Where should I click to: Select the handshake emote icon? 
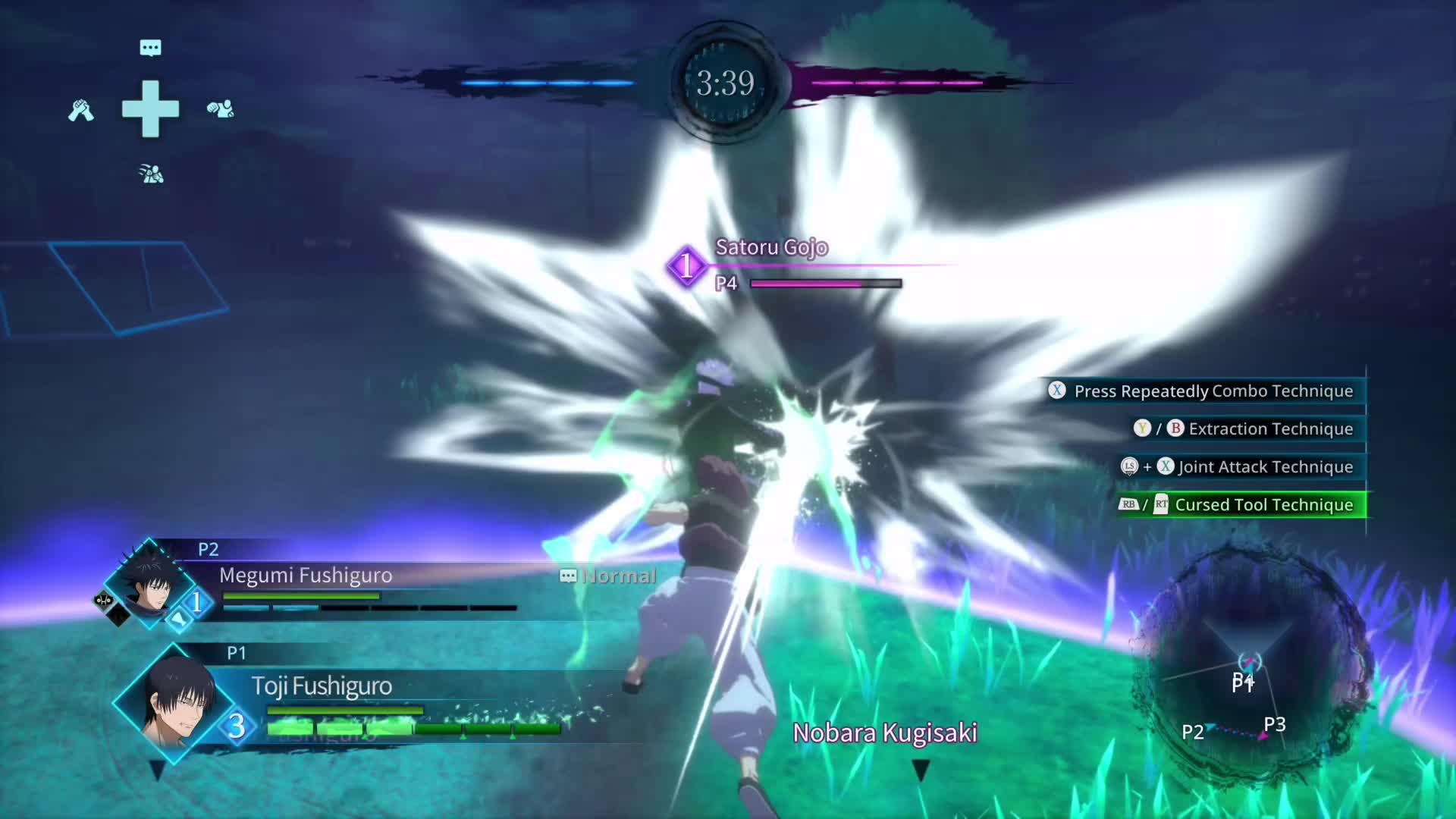click(x=81, y=111)
